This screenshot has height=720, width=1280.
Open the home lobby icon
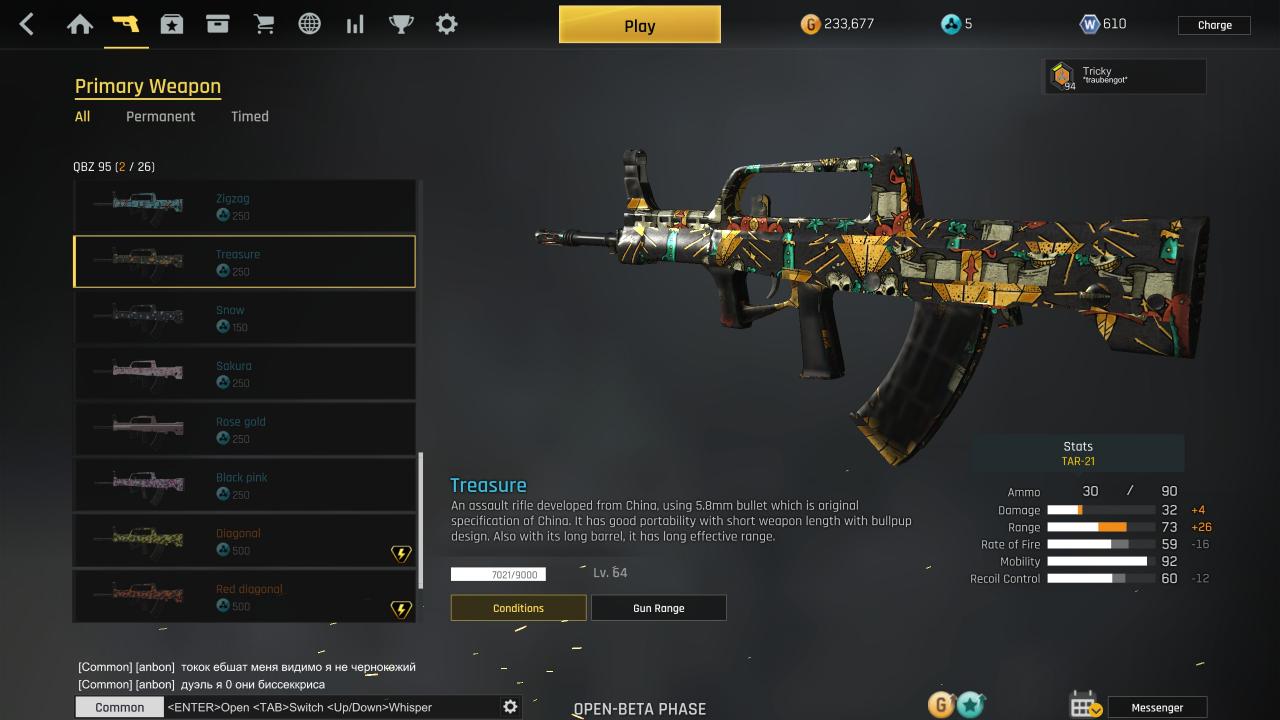pos(80,24)
